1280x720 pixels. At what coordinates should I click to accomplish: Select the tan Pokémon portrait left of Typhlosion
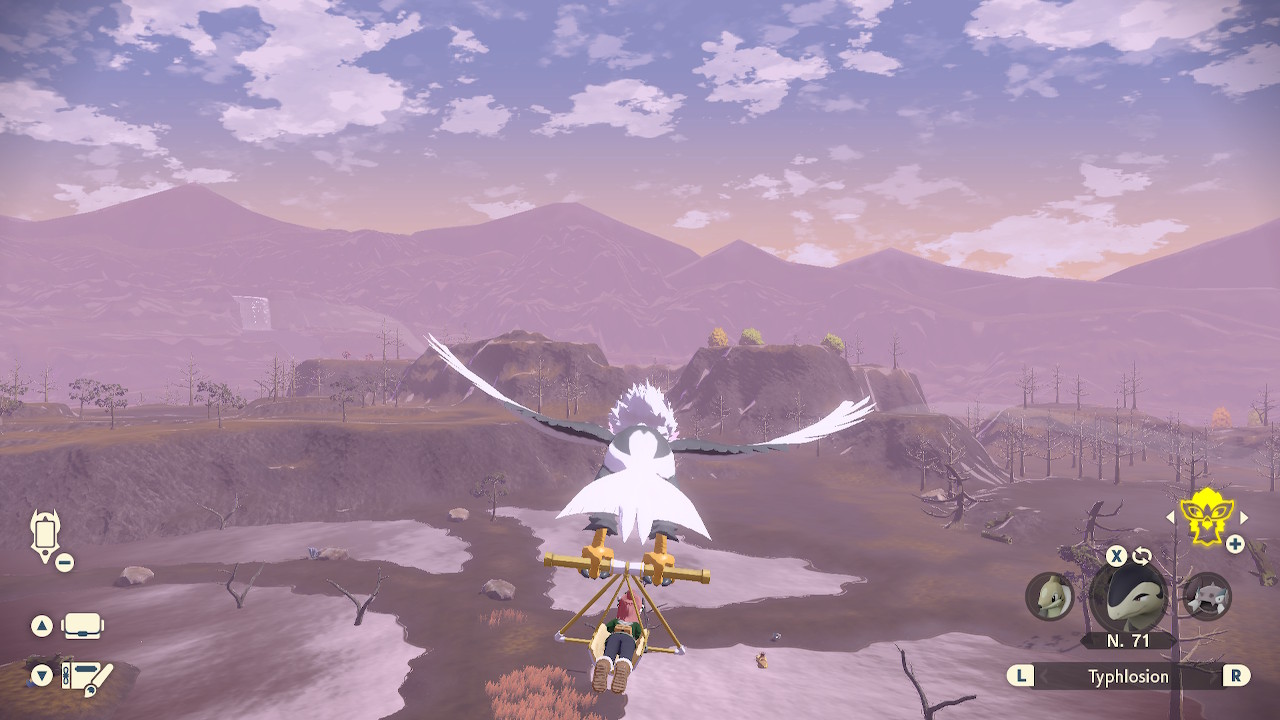click(1049, 597)
